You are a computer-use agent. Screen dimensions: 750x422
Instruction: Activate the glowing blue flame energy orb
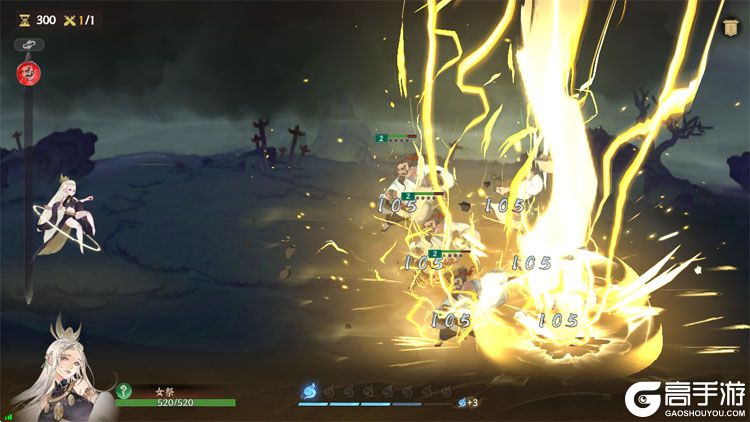309,391
